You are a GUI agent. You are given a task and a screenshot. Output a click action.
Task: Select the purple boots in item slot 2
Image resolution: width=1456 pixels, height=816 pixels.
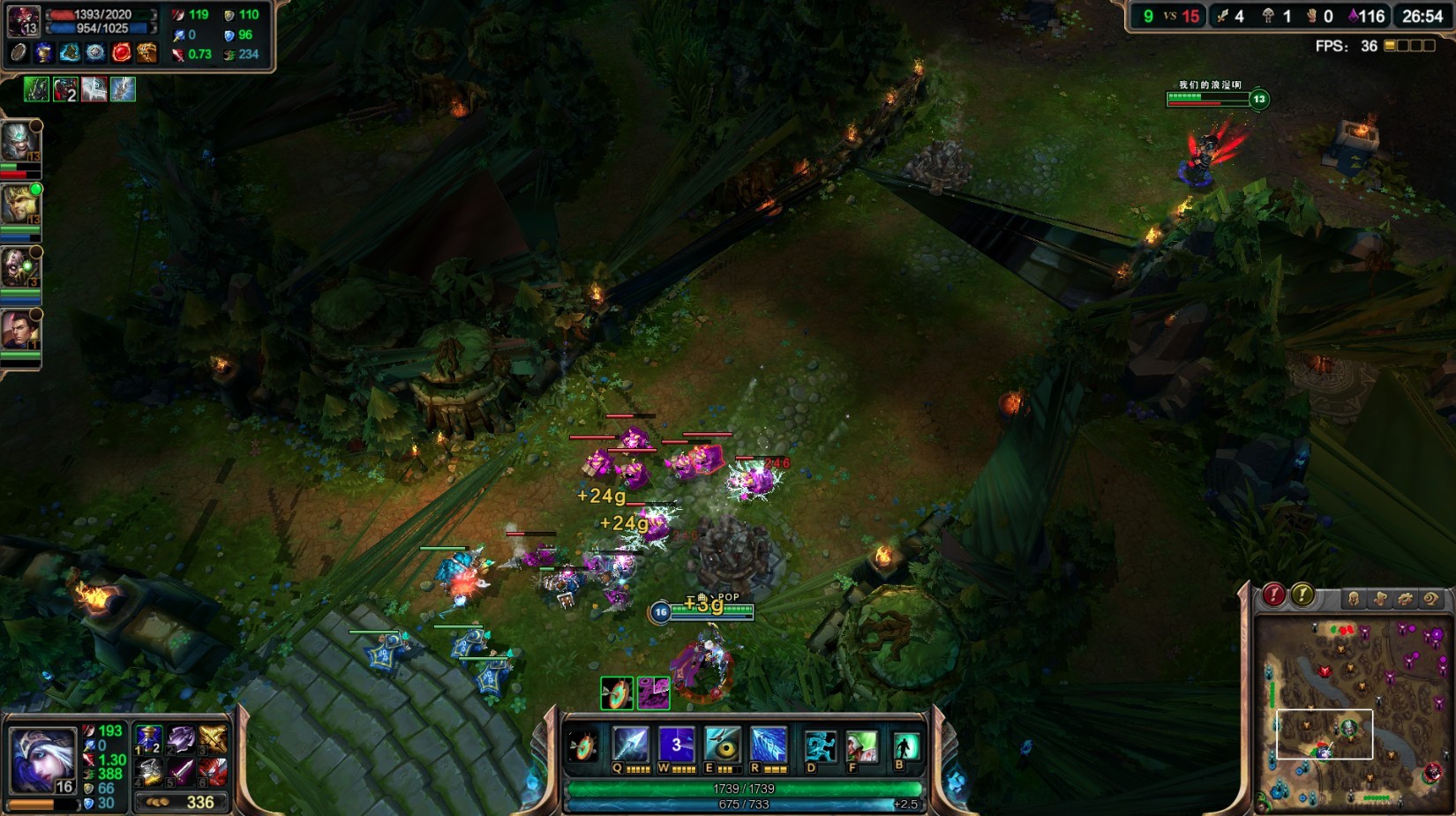coord(181,739)
